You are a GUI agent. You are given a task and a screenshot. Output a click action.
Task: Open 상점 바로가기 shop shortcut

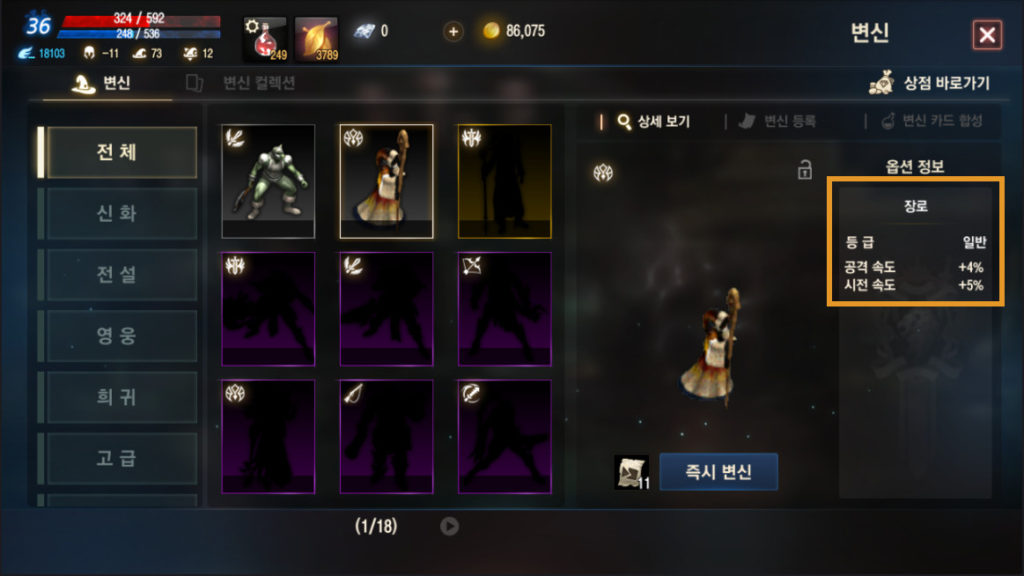tap(930, 84)
